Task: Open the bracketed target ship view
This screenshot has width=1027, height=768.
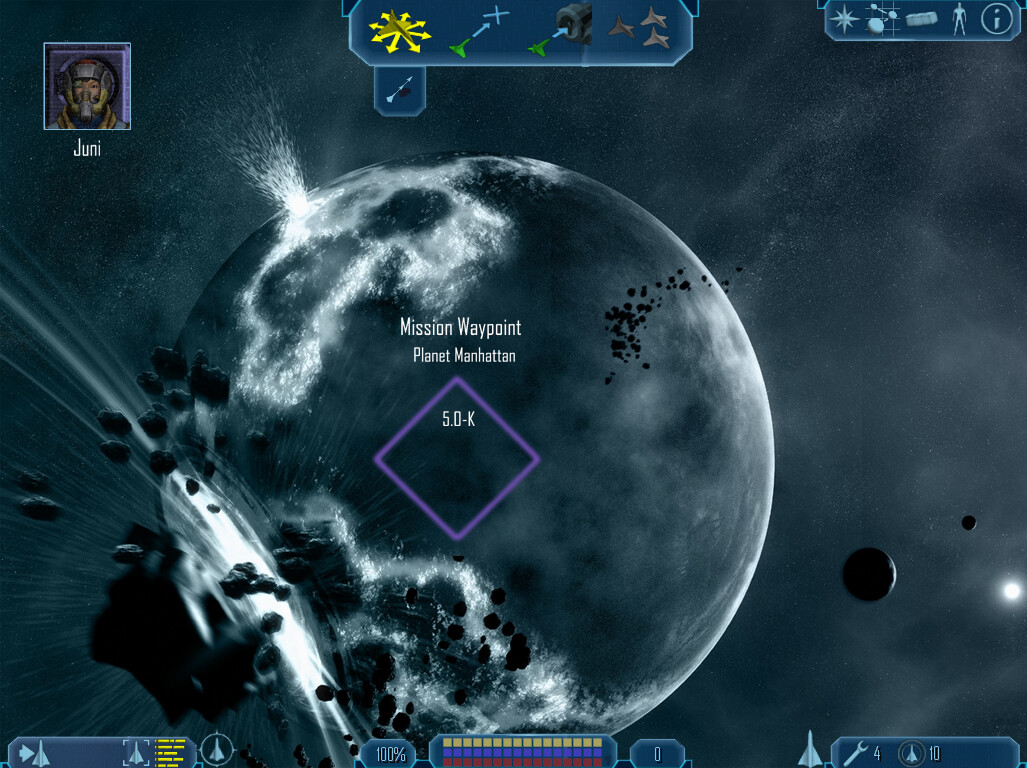Action: tap(136, 752)
